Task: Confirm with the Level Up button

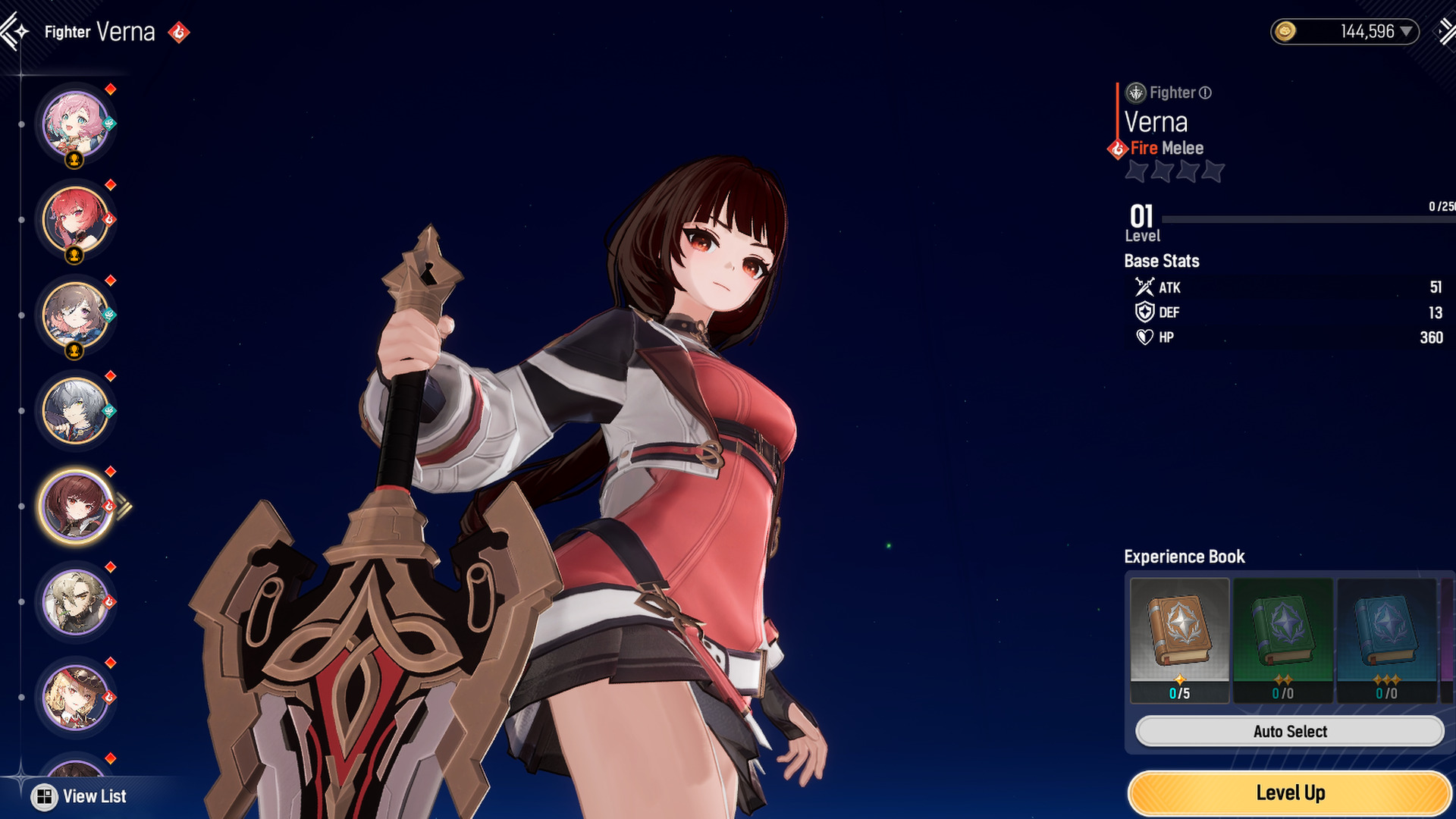Action: [1289, 793]
